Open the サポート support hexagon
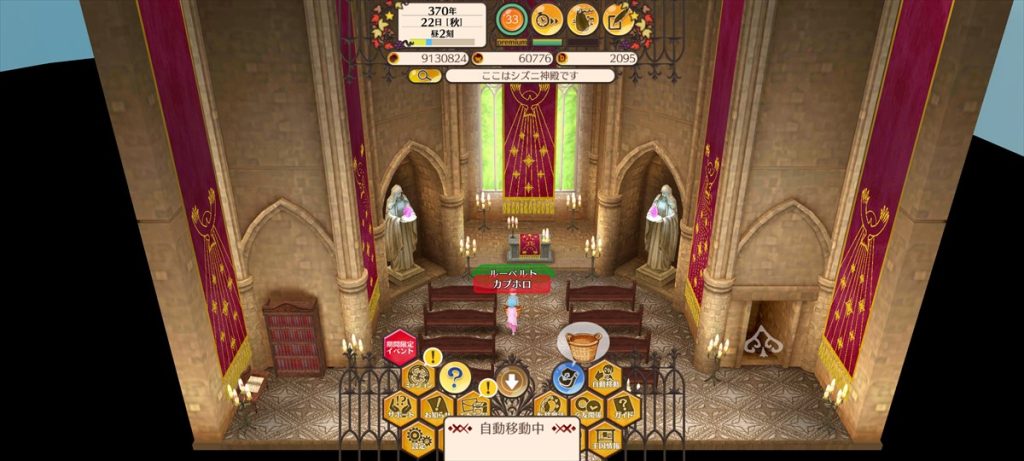Screen dimensions: 1024x461 [x=400, y=408]
